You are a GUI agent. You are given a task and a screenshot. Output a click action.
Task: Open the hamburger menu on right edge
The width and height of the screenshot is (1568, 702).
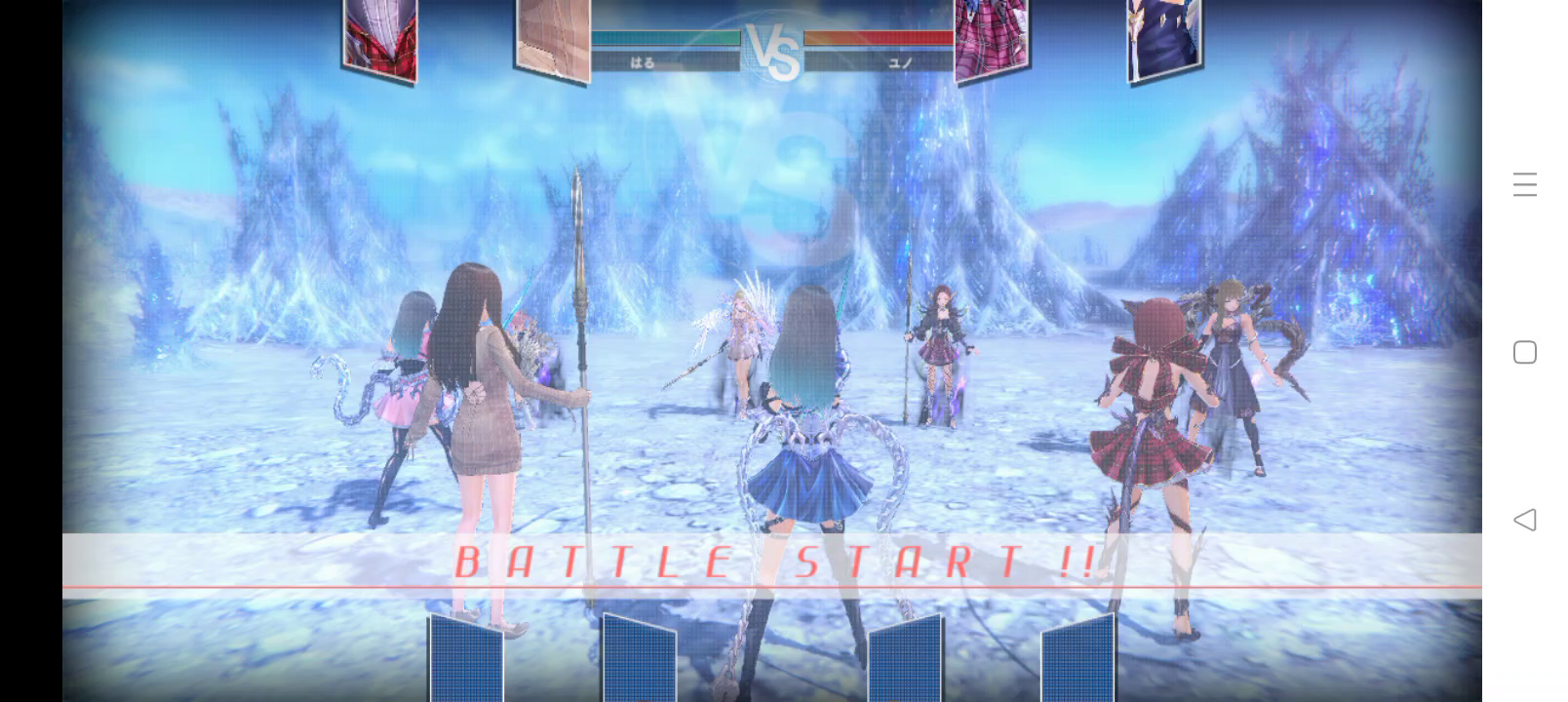tap(1526, 185)
